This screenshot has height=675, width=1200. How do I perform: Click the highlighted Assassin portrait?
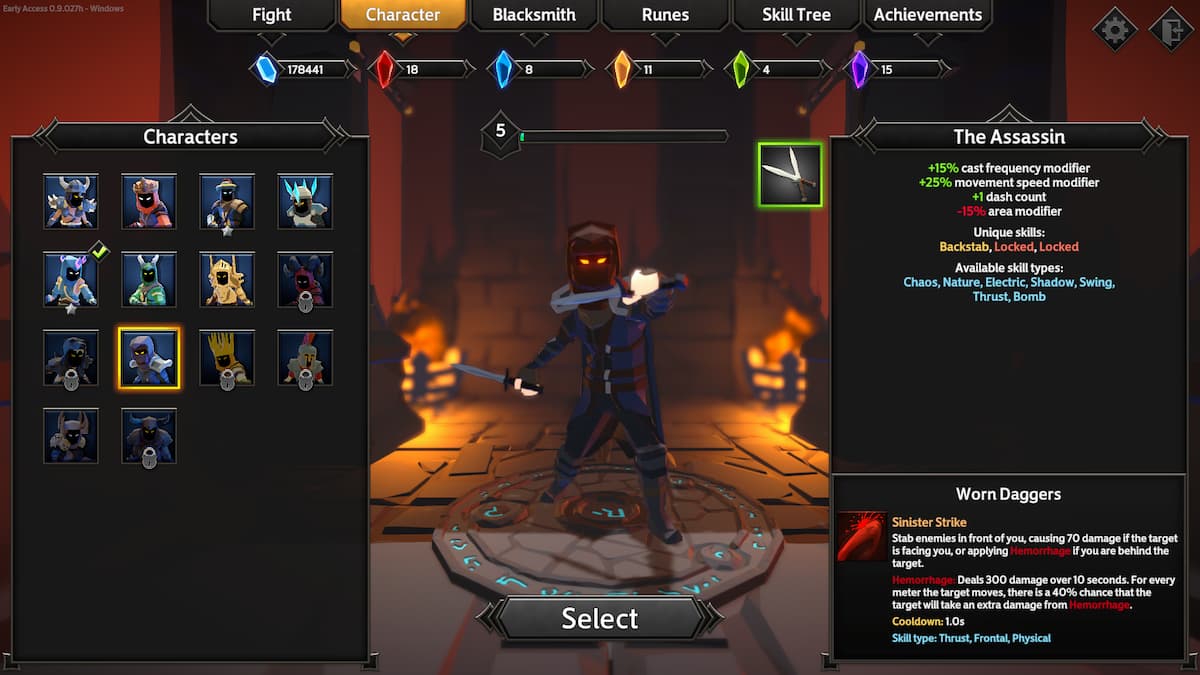coord(149,357)
